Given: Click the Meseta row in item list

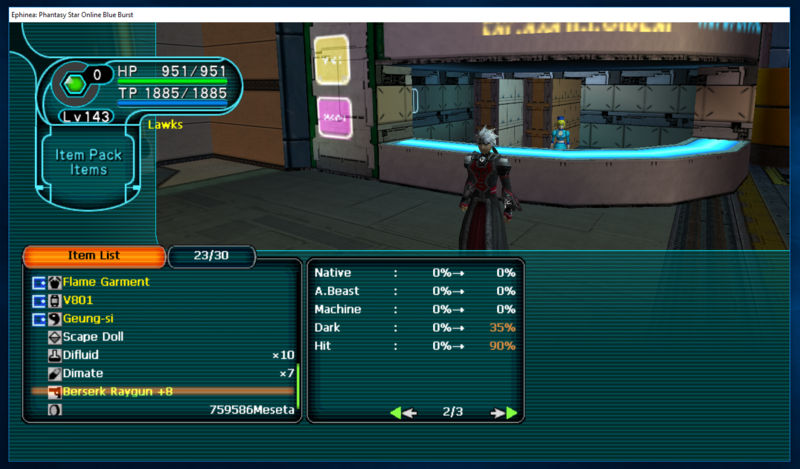Looking at the screenshot, I should pos(252,409).
